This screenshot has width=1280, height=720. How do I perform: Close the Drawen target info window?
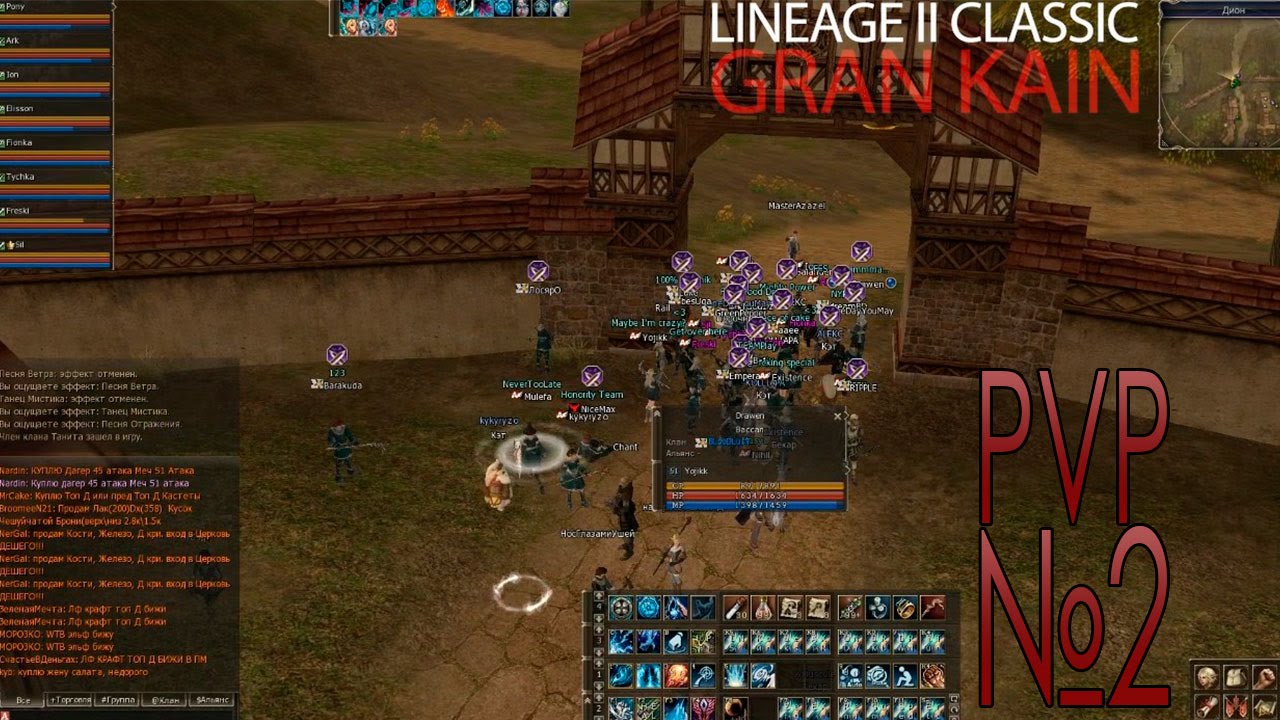click(838, 417)
